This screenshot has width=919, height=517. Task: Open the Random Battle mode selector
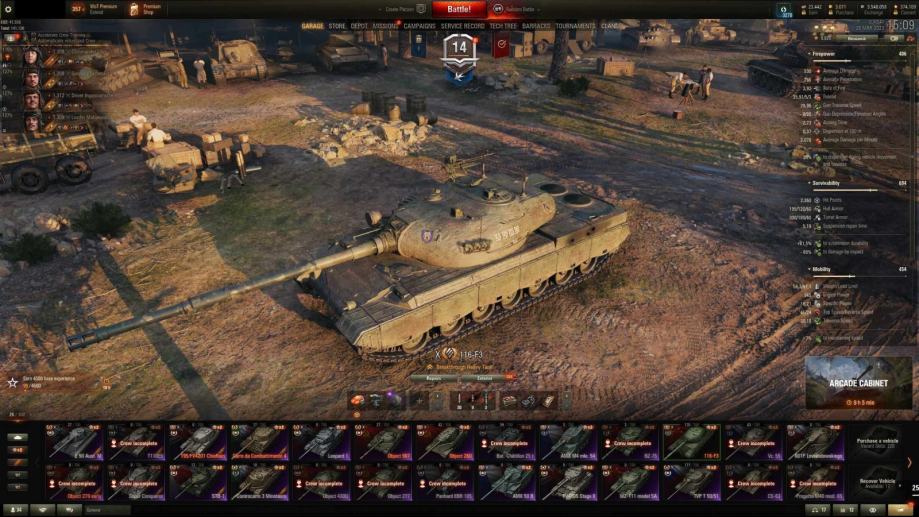point(520,9)
